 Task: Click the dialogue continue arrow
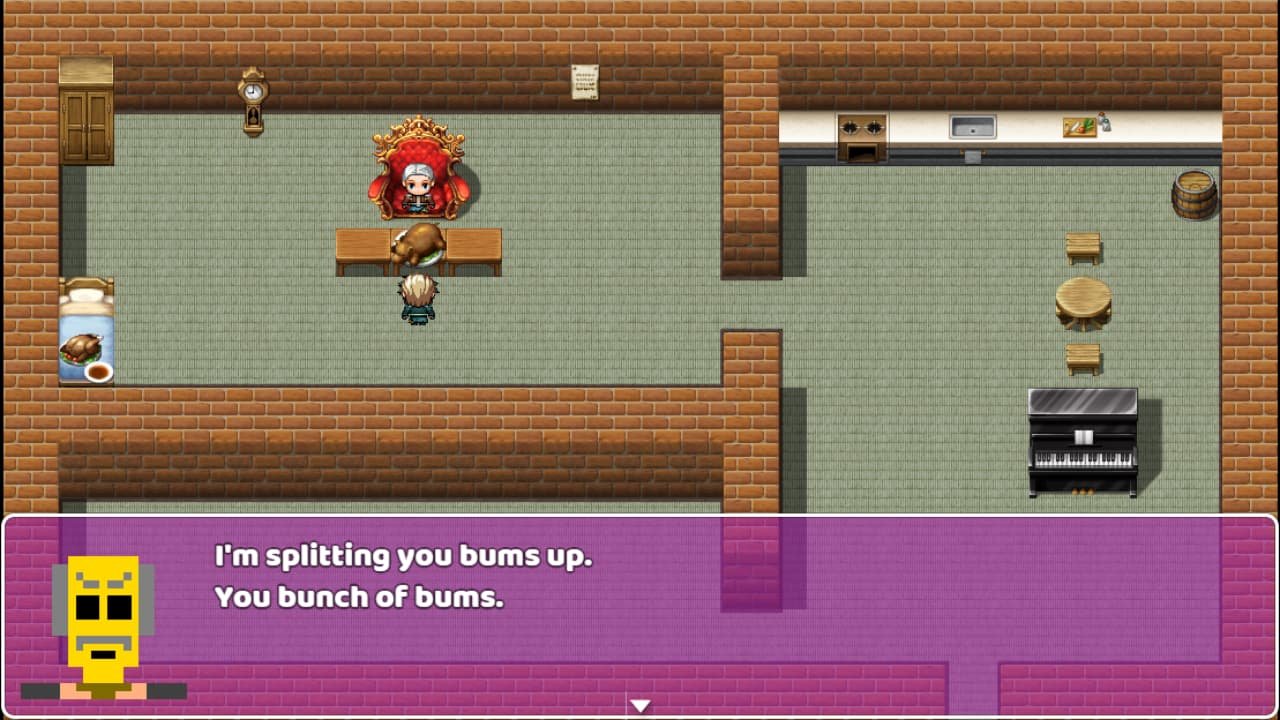640,705
